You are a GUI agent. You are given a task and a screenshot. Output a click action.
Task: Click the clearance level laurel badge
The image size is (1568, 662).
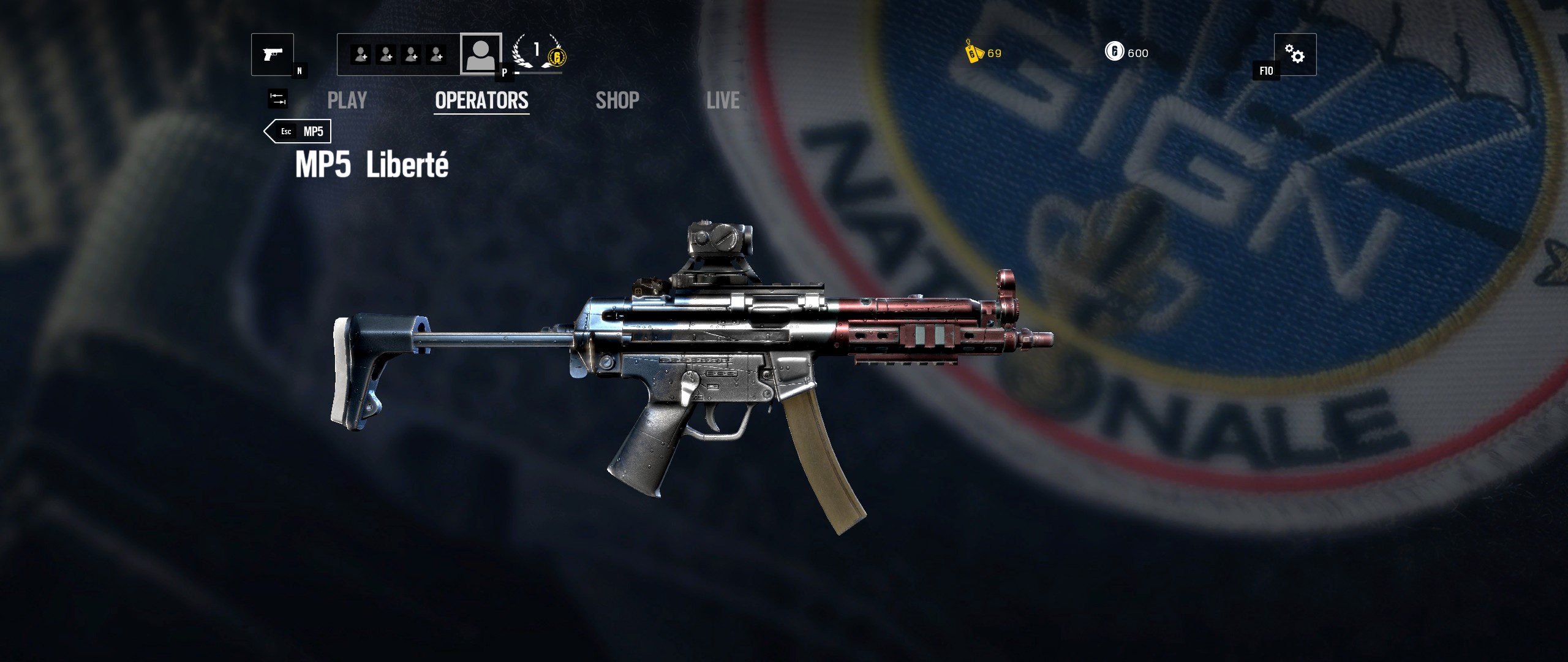535,52
